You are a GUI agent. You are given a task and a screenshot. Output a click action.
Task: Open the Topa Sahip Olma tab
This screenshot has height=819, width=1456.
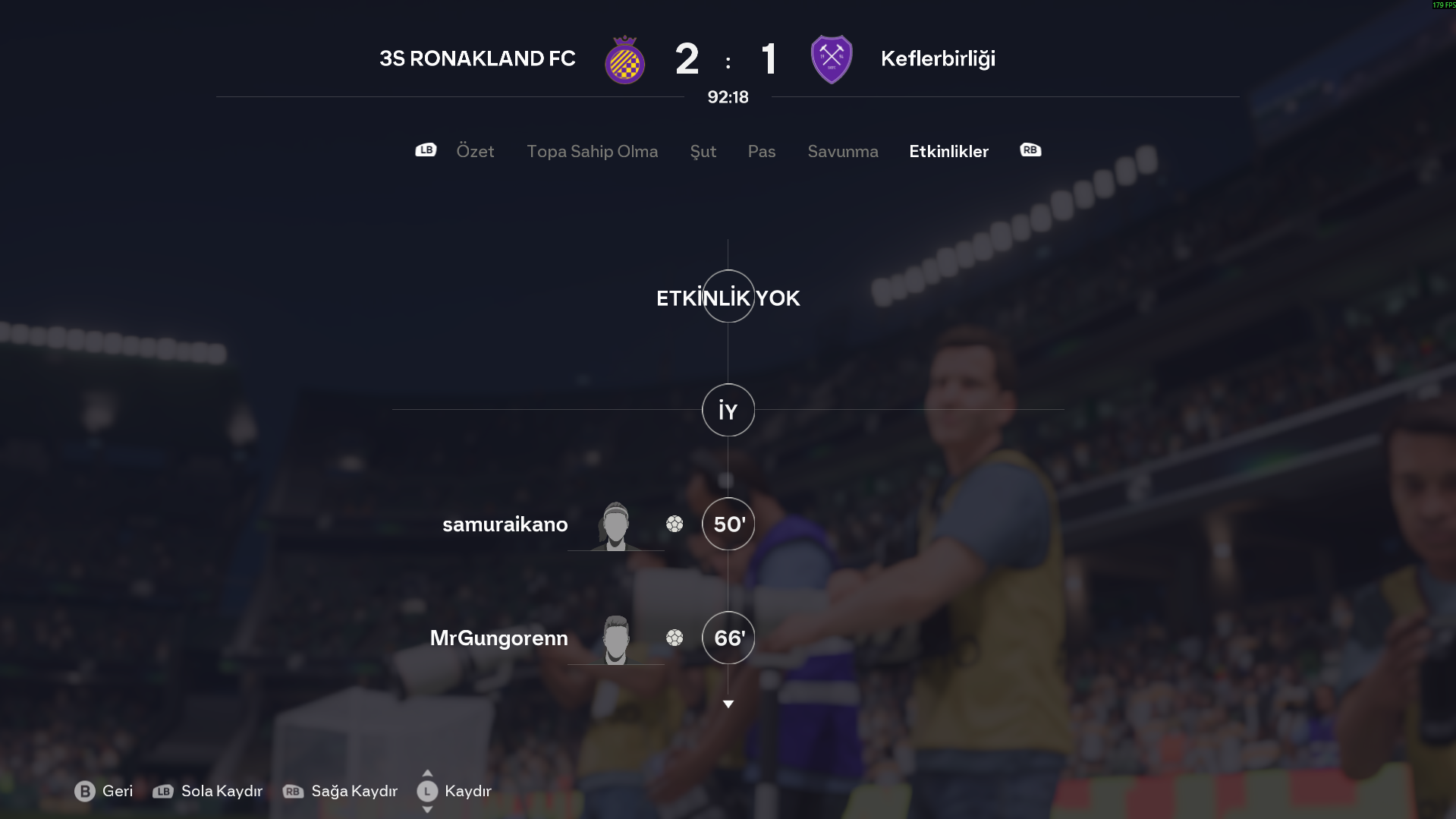[x=592, y=151]
